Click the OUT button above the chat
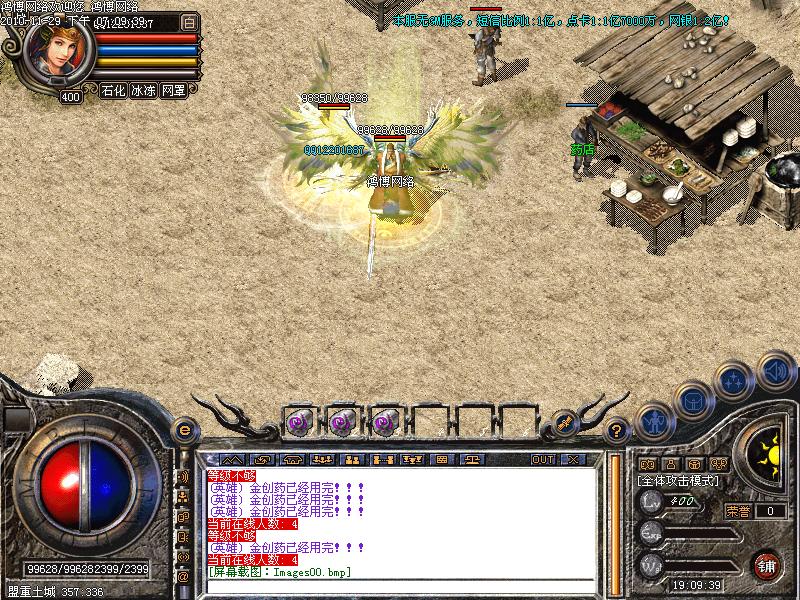Viewport: 800px width, 600px height. pyautogui.click(x=542, y=459)
